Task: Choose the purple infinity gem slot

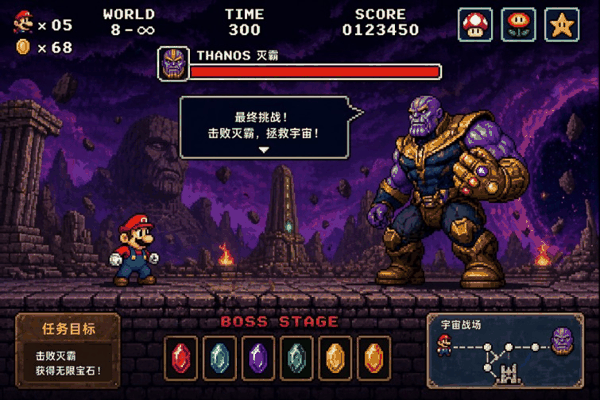Action: [258, 357]
